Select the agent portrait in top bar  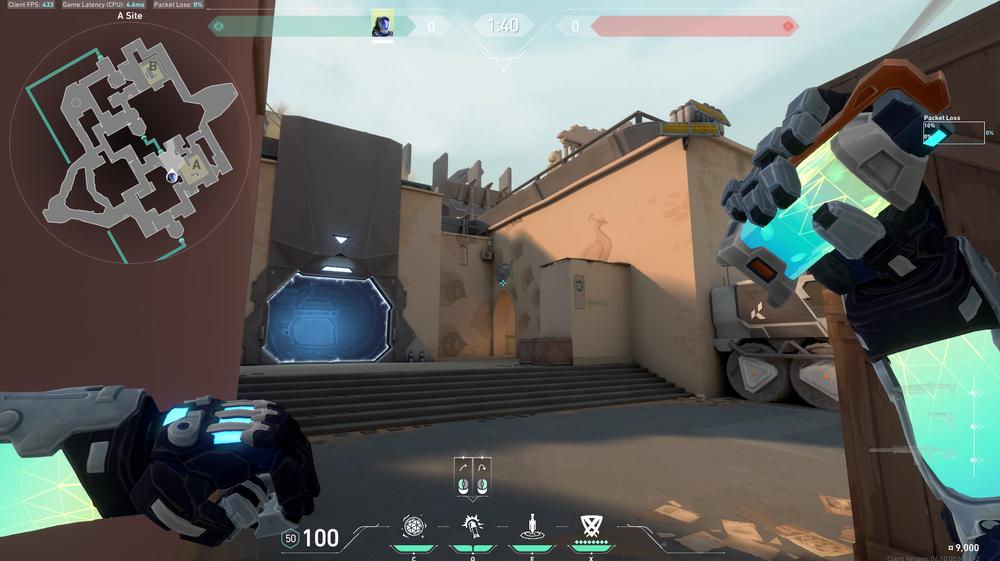click(382, 25)
